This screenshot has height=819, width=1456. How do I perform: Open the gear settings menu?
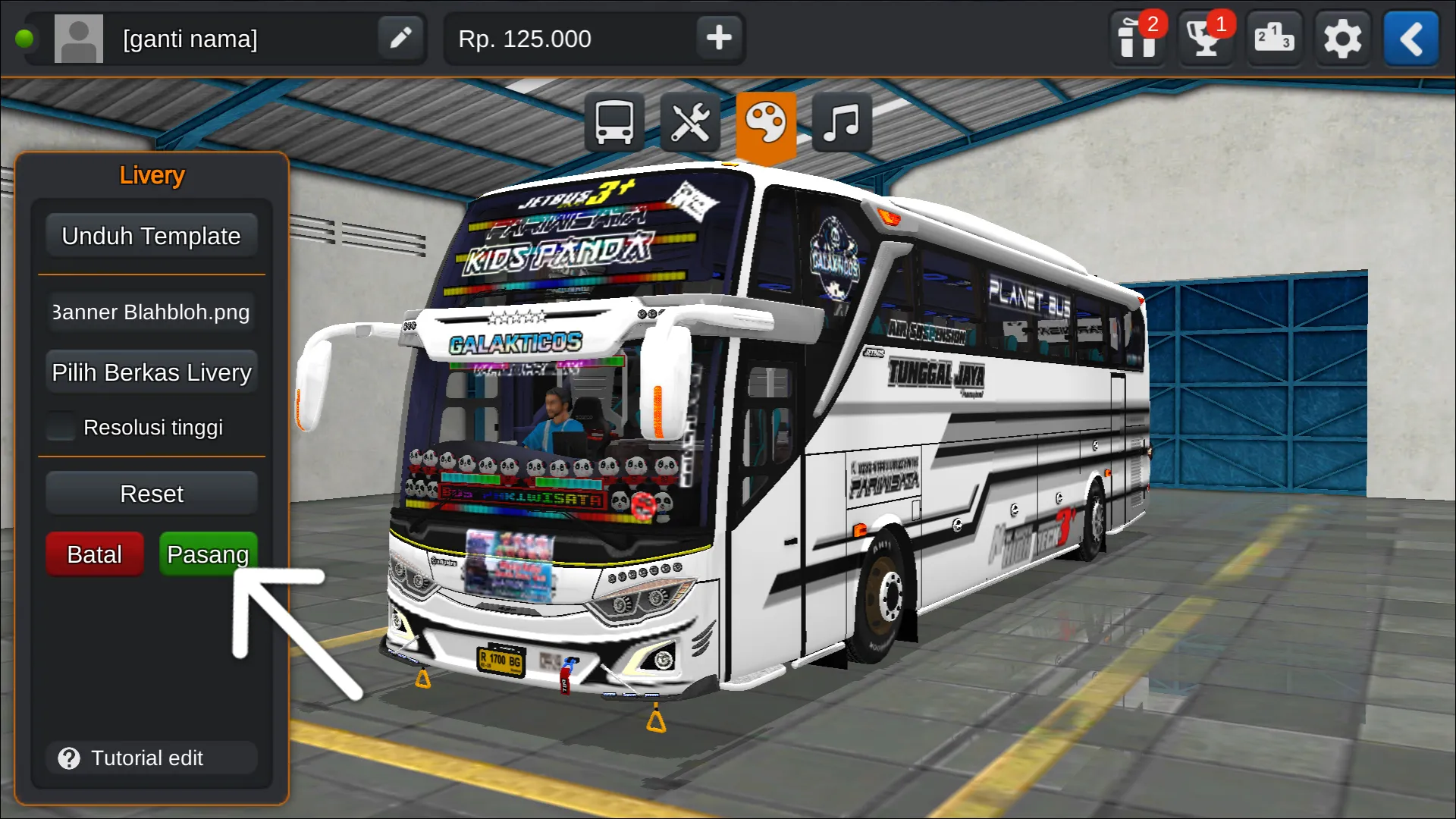1342,38
